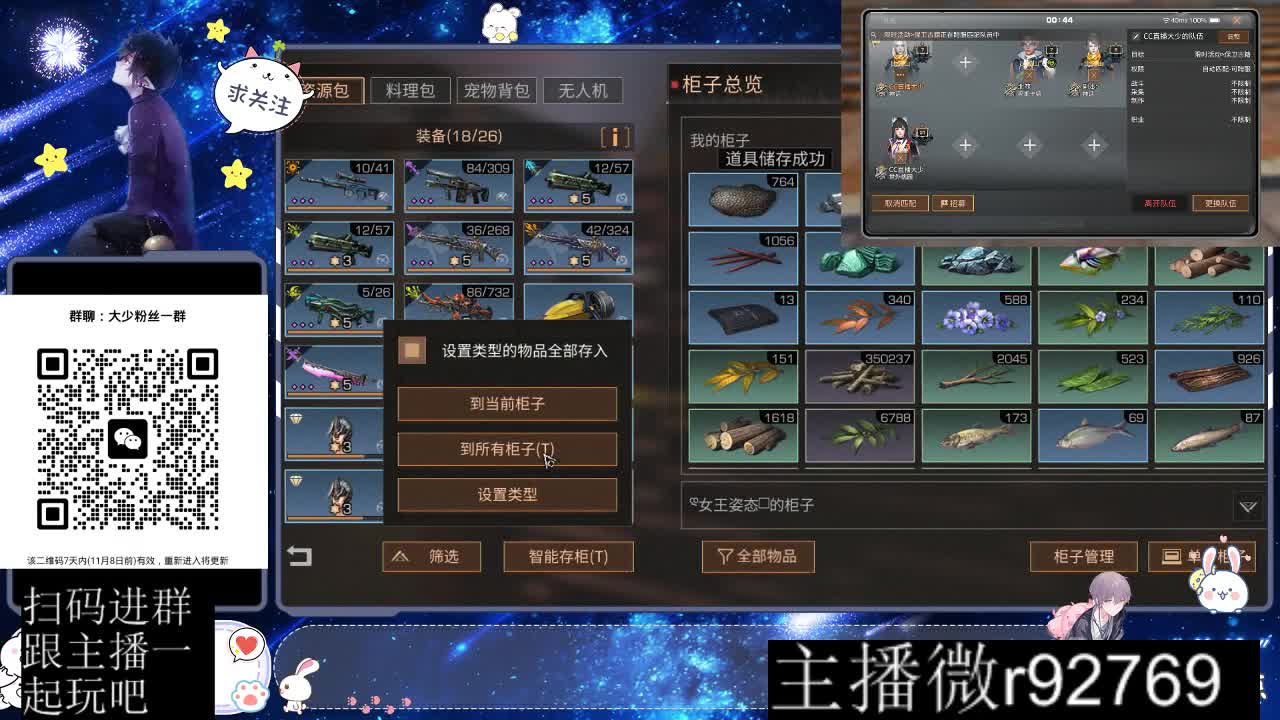
Task: Click the back arrow to exit the storage screen
Action: point(300,556)
